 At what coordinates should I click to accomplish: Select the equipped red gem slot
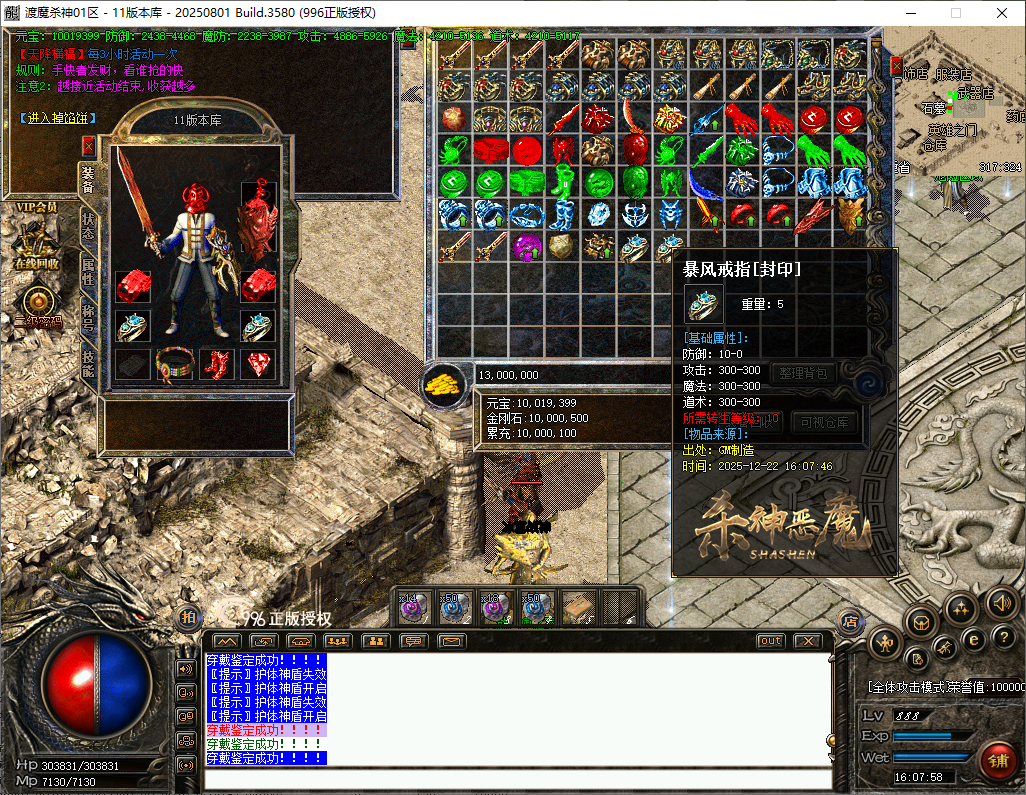[x=258, y=364]
